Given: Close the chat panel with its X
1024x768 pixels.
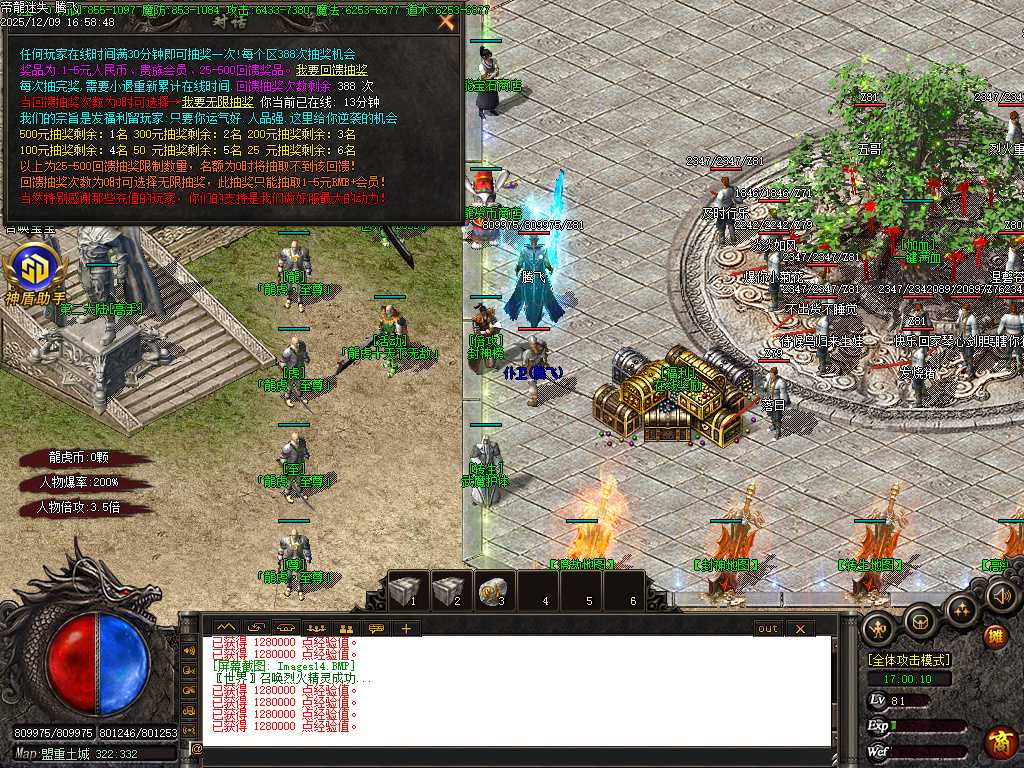Looking at the screenshot, I should [x=800, y=628].
